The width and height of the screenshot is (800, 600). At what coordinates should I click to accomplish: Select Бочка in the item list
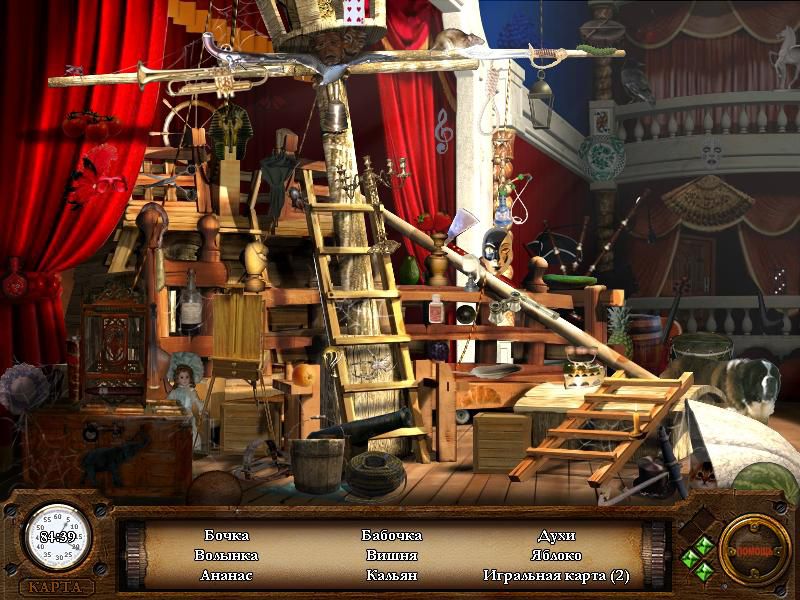point(226,535)
